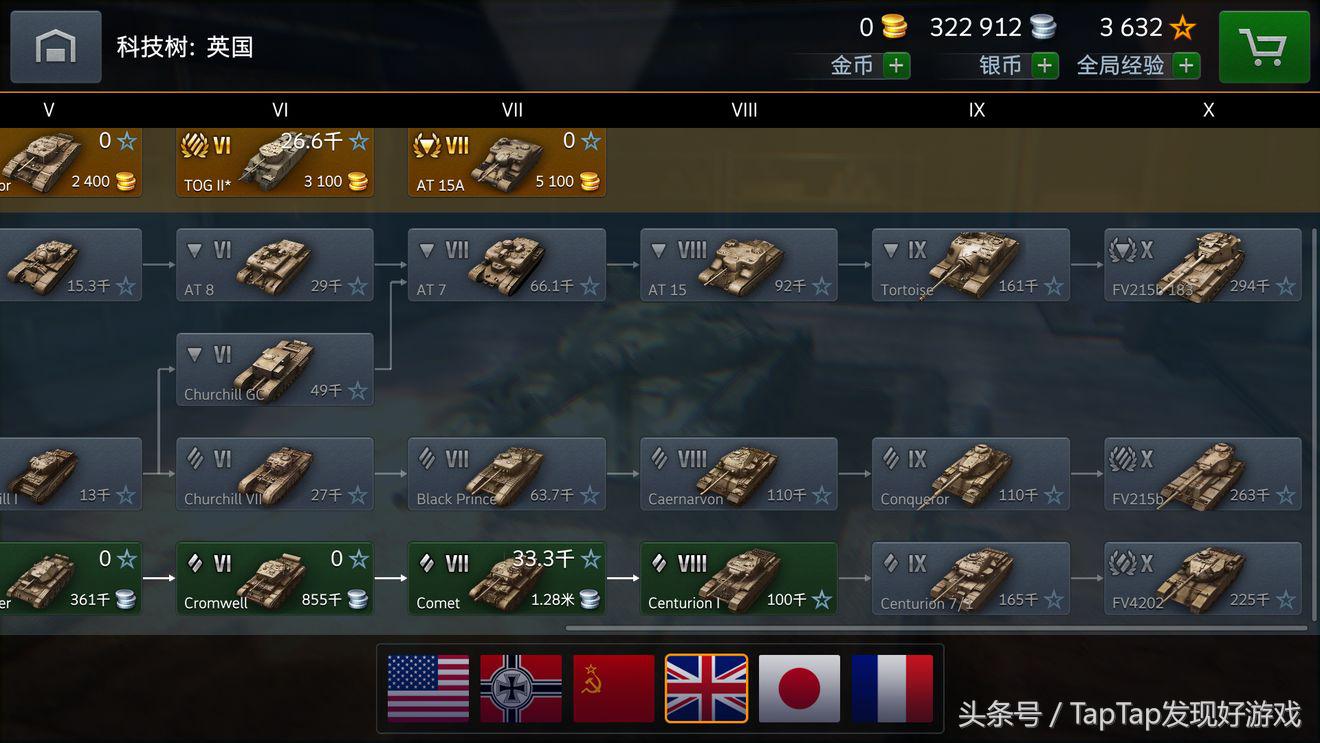1320x743 pixels.
Task: Choose the Tortoise tank destroyer
Action: [x=970, y=265]
